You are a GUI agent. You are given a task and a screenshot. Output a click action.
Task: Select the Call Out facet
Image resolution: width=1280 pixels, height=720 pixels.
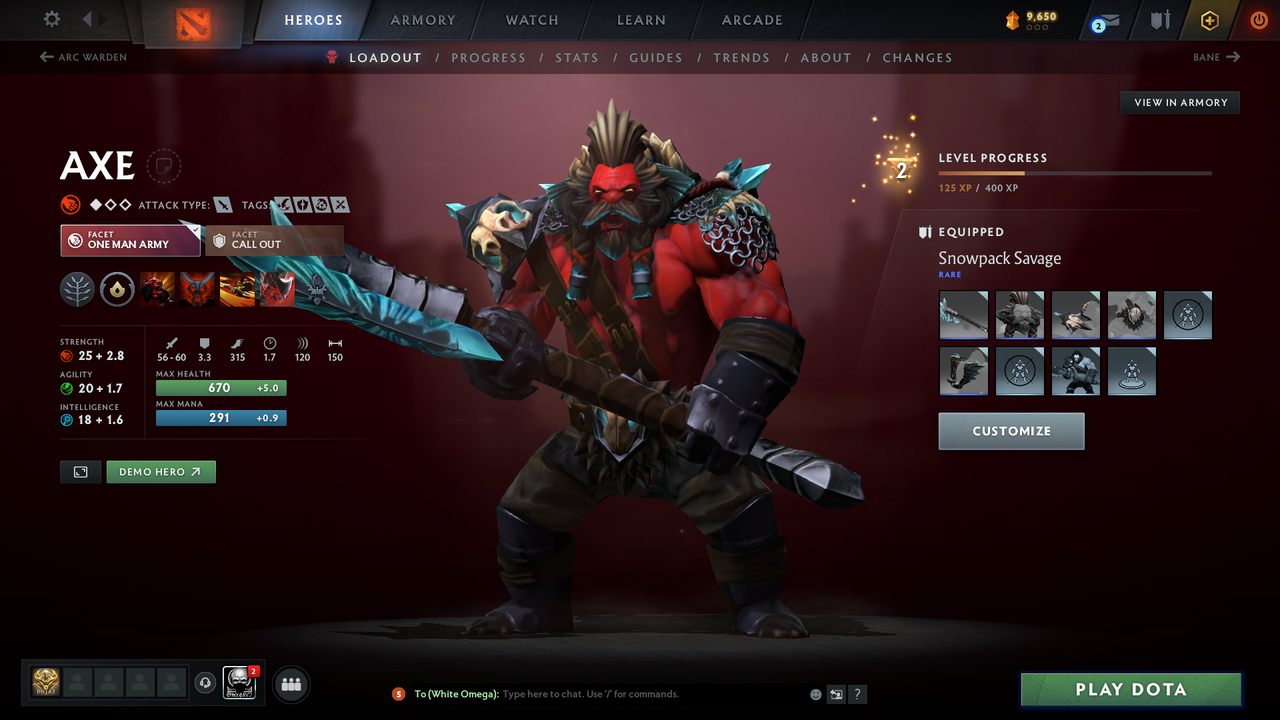[275, 240]
